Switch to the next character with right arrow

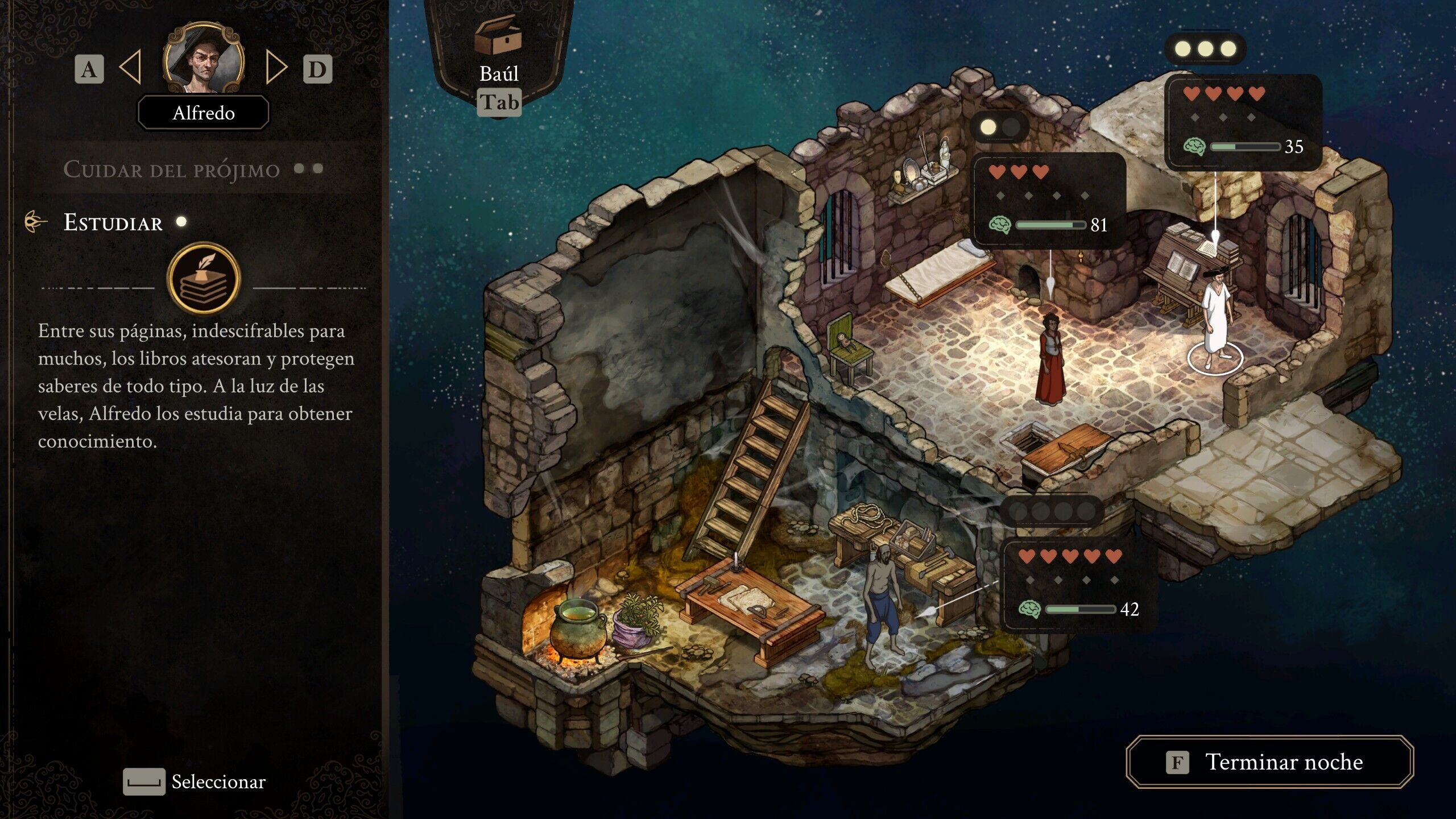click(276, 68)
